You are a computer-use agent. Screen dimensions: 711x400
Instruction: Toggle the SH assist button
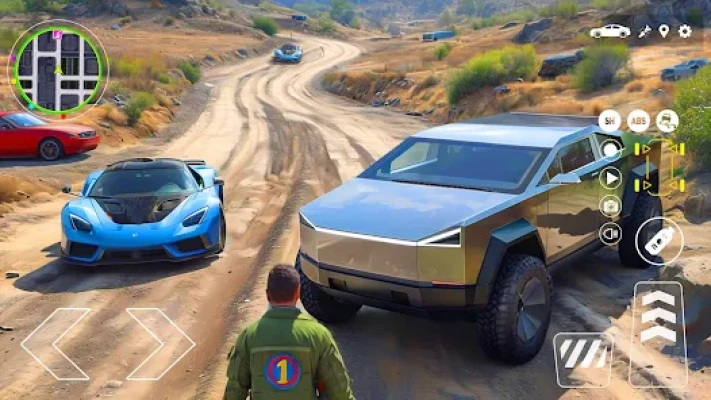[610, 121]
